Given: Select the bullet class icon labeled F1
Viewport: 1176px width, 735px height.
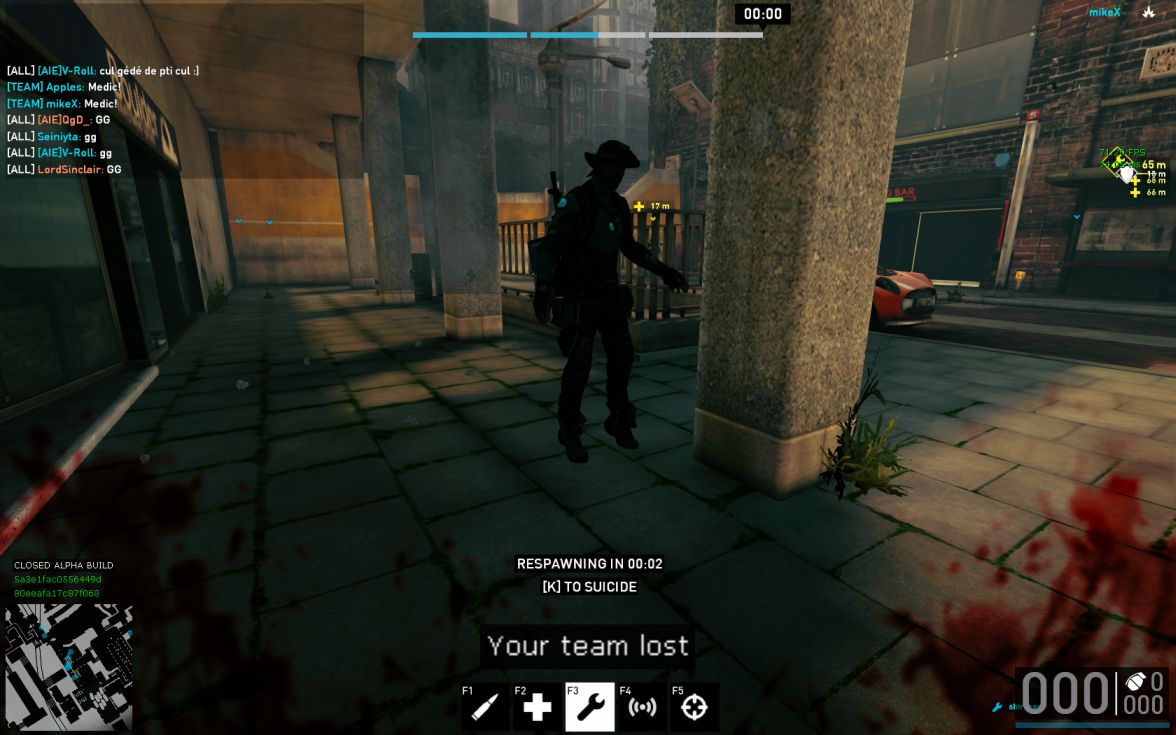Looking at the screenshot, I should click(x=486, y=707).
